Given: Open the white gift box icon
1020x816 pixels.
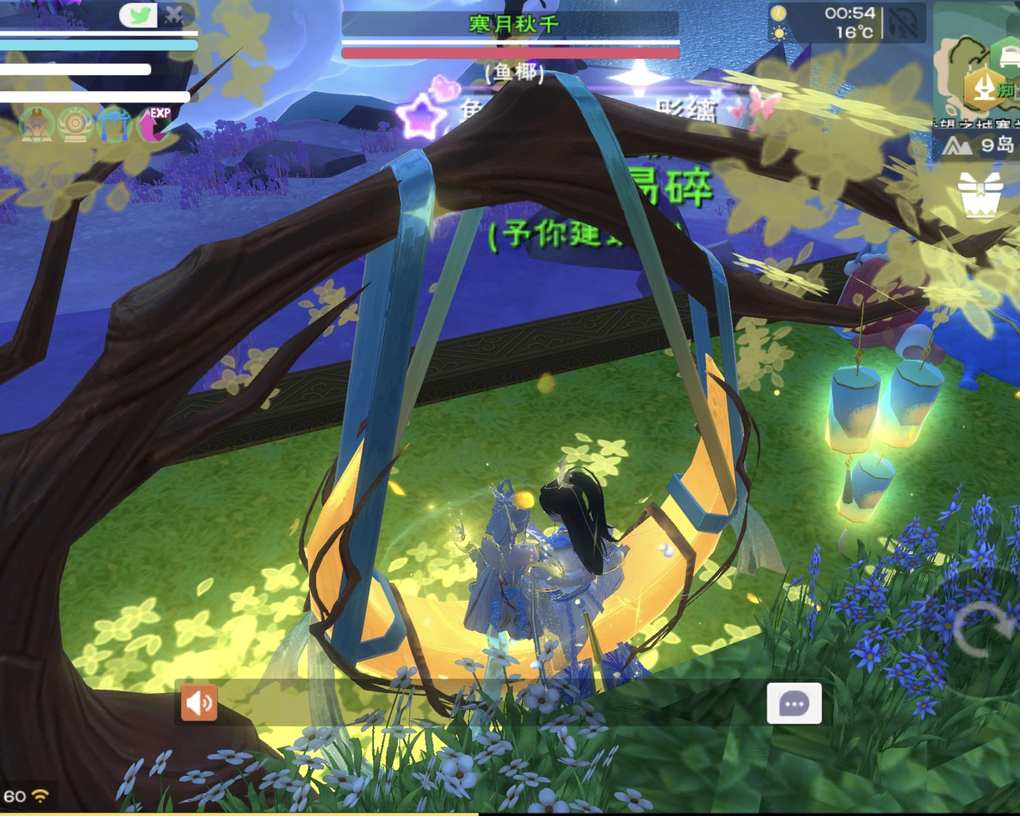Looking at the screenshot, I should pos(980,194).
